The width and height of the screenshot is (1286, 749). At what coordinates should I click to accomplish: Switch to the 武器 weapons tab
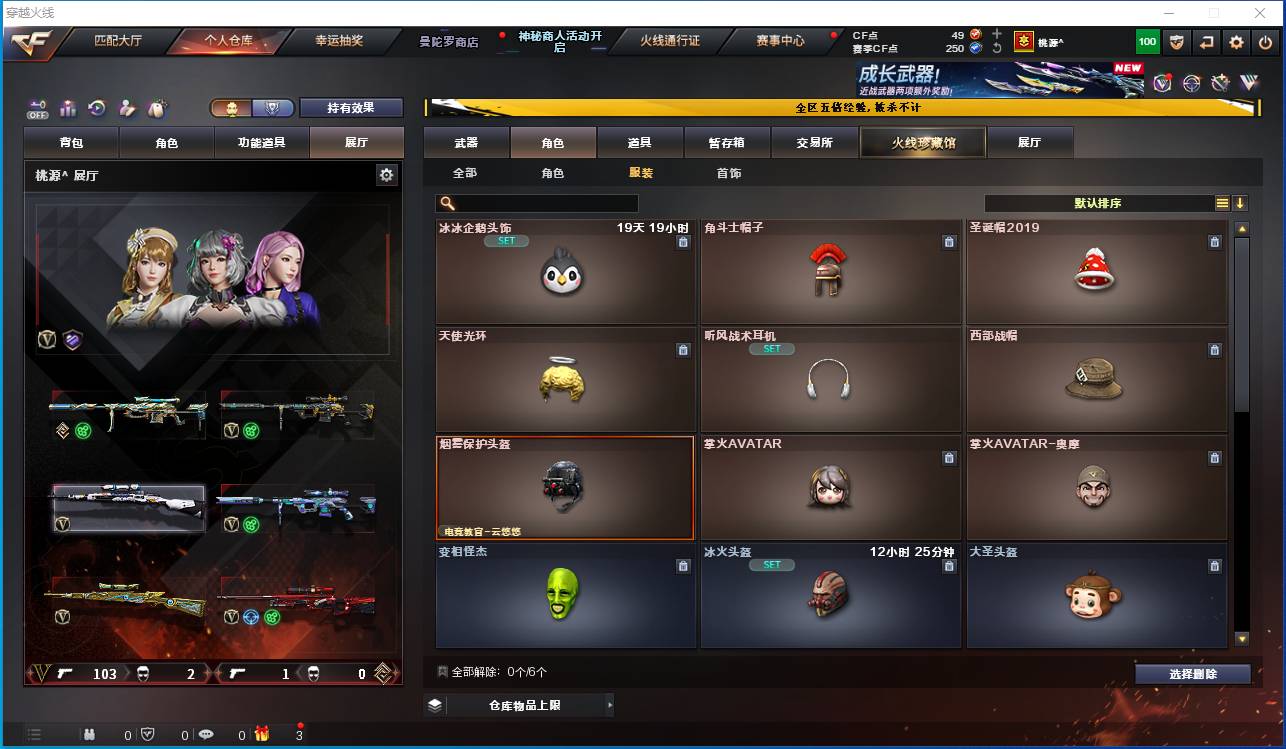(x=466, y=143)
